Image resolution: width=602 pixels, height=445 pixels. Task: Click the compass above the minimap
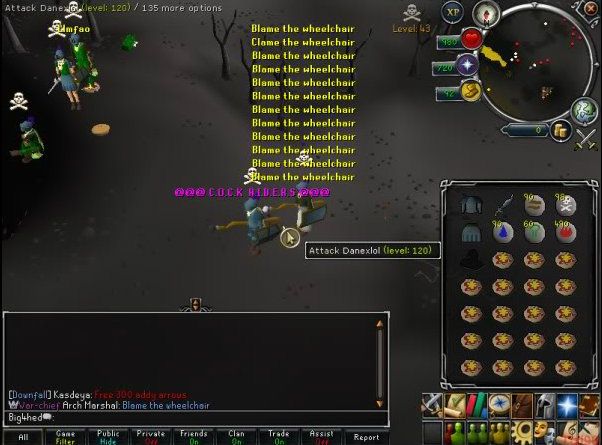[489, 15]
